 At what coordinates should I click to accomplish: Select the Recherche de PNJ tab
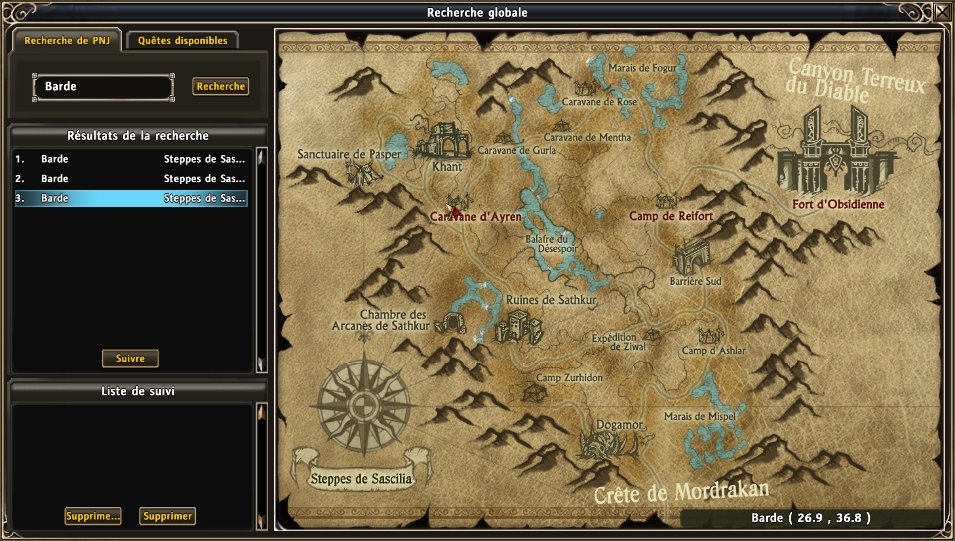click(x=65, y=41)
